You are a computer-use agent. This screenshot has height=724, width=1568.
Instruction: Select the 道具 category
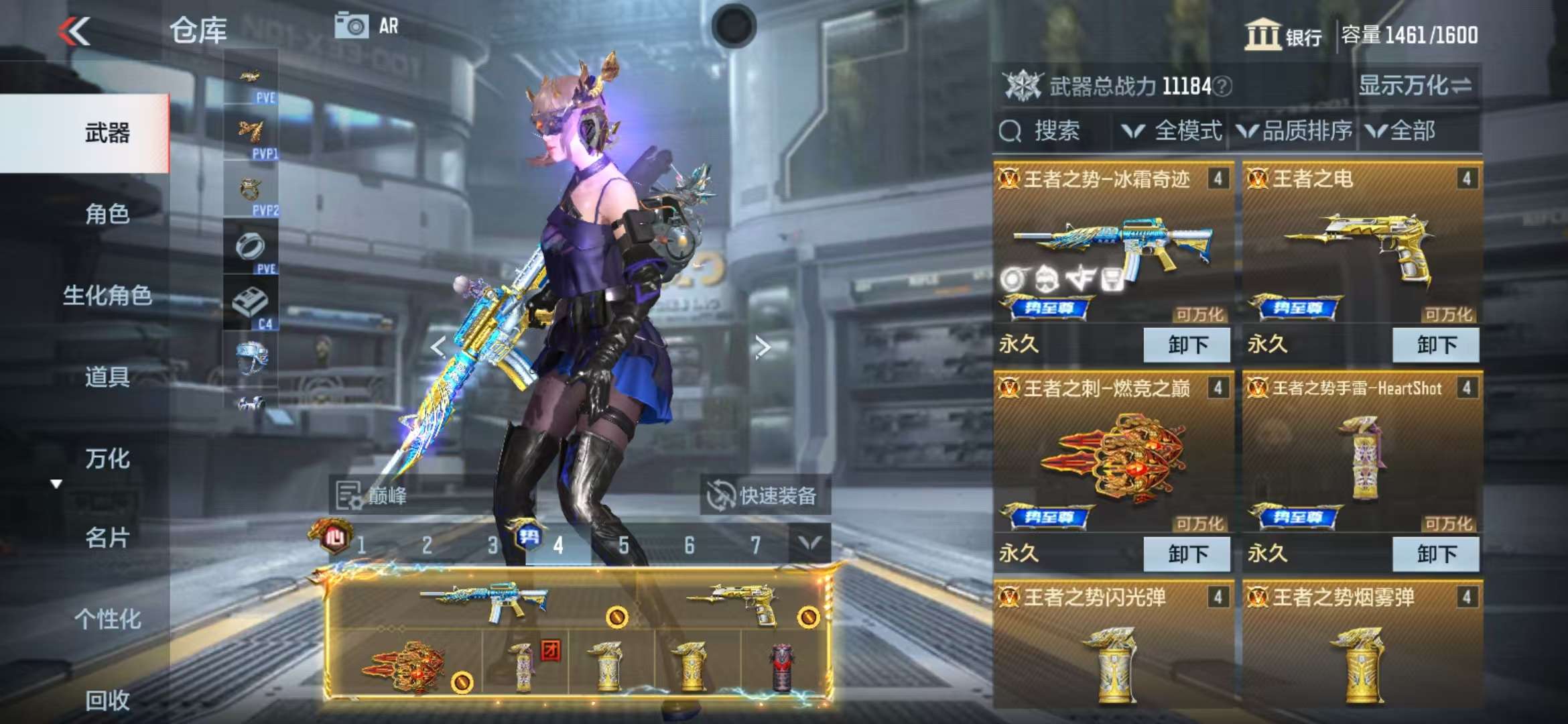[x=107, y=377]
